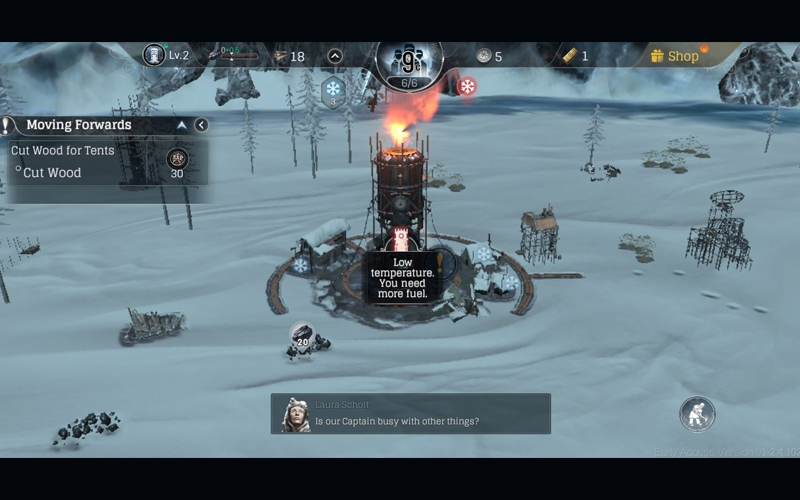
Task: Hide the quest panel with the left arrow
Action: click(x=201, y=125)
